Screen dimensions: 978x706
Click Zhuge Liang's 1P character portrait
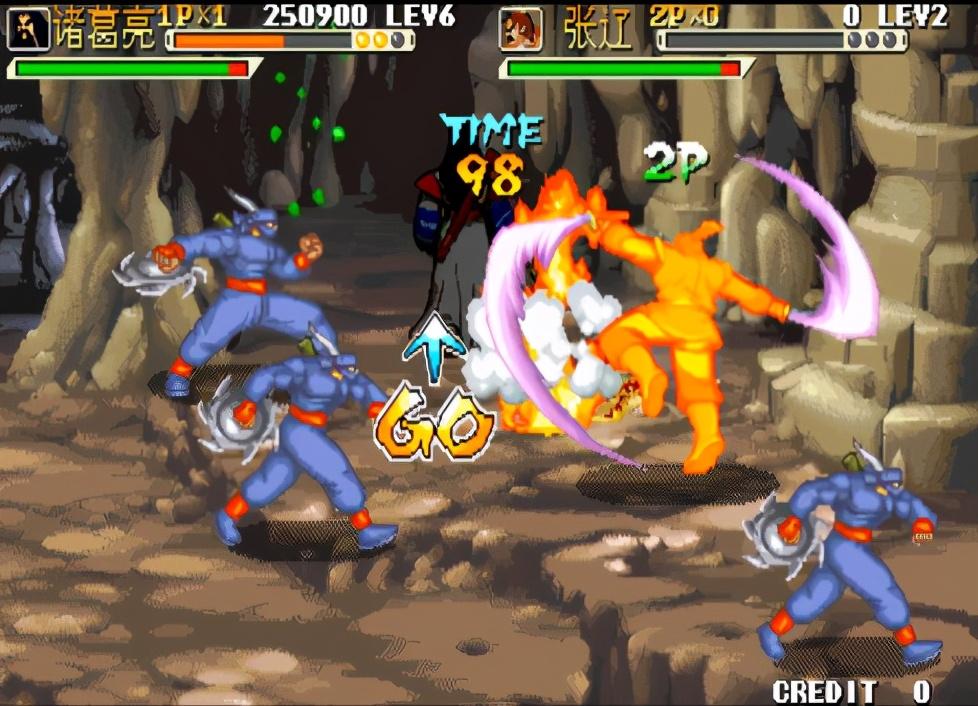[x=27, y=29]
